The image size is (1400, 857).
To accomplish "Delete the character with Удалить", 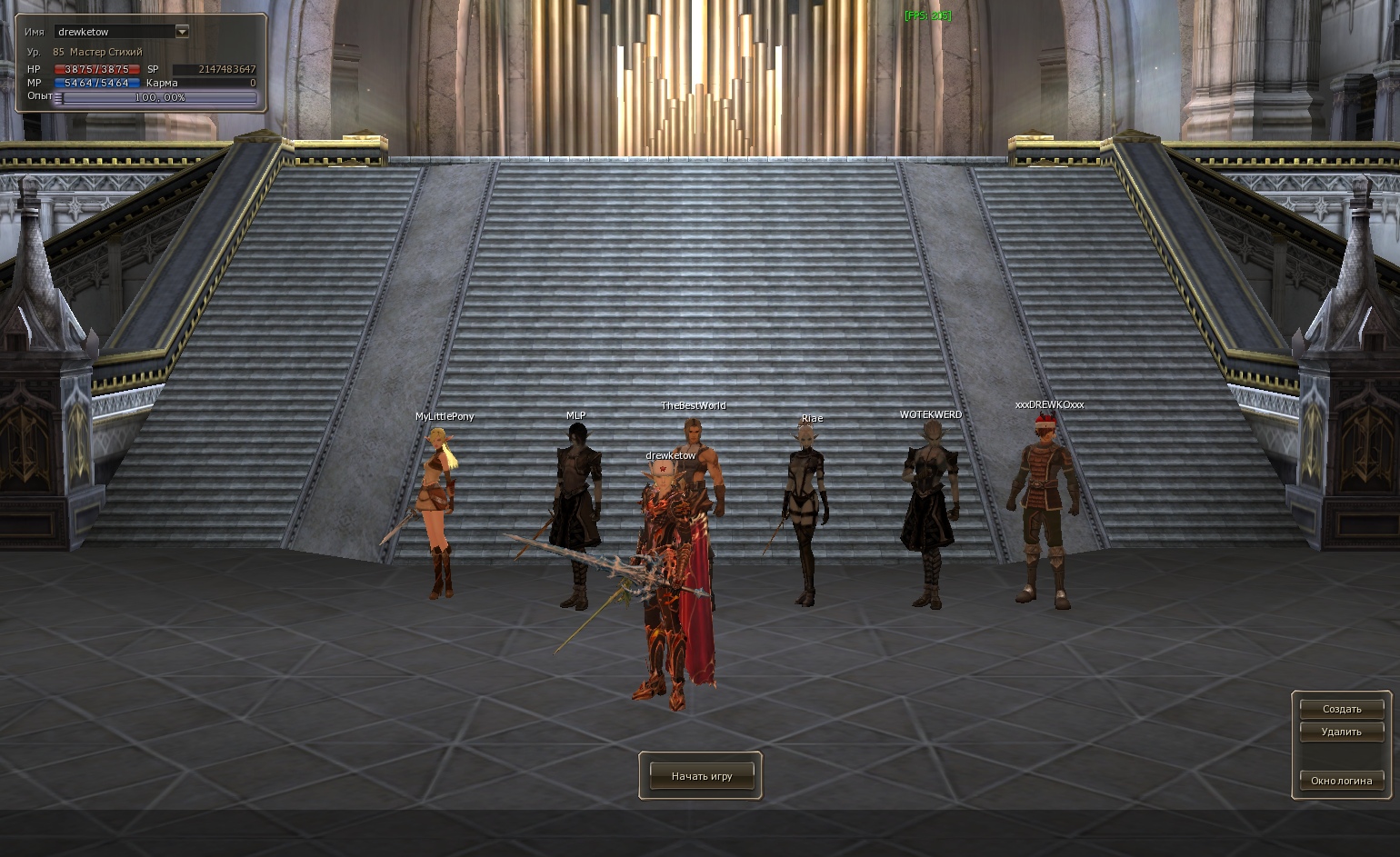I will tap(1341, 732).
